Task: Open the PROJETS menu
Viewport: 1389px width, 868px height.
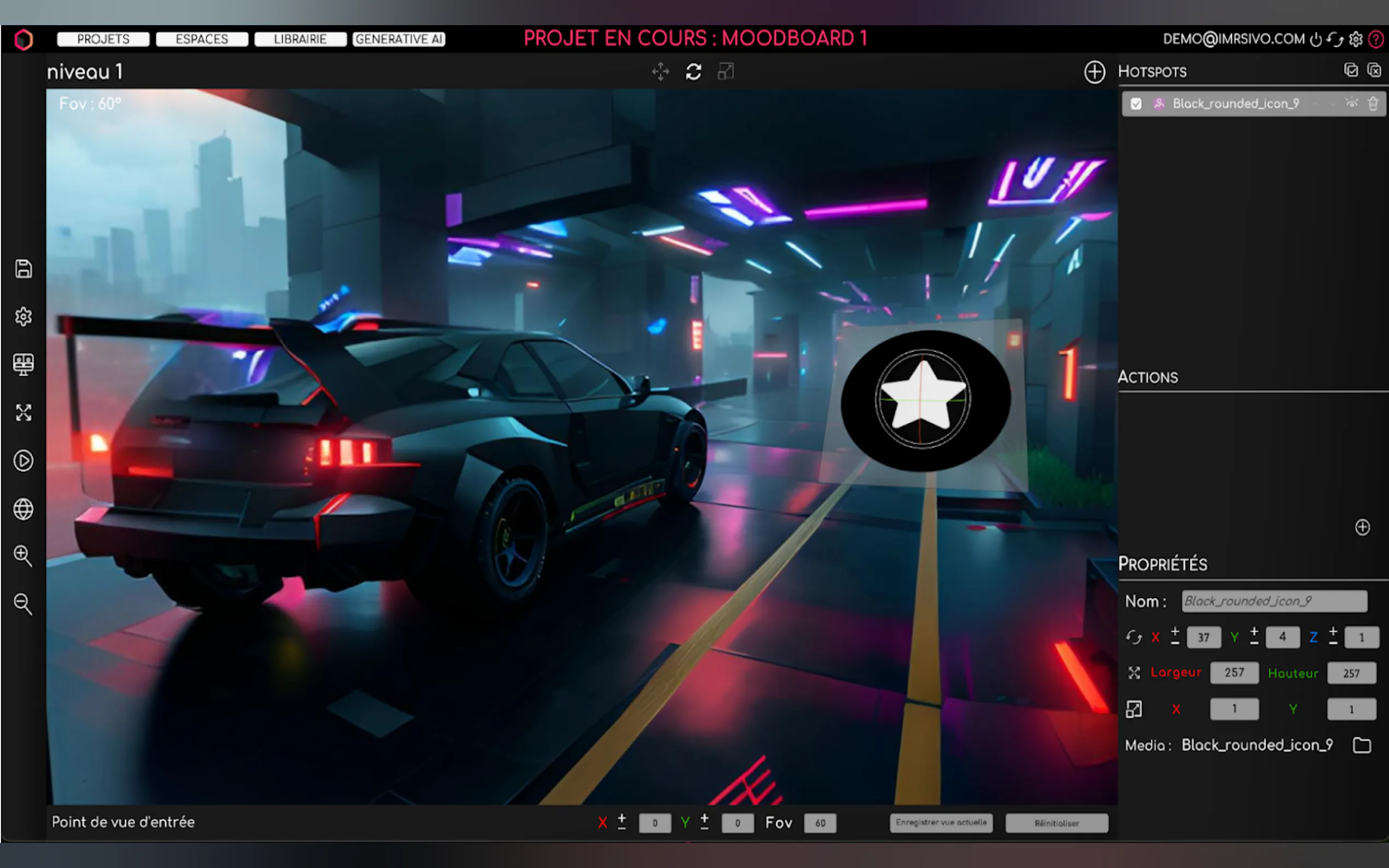Action: 103,39
